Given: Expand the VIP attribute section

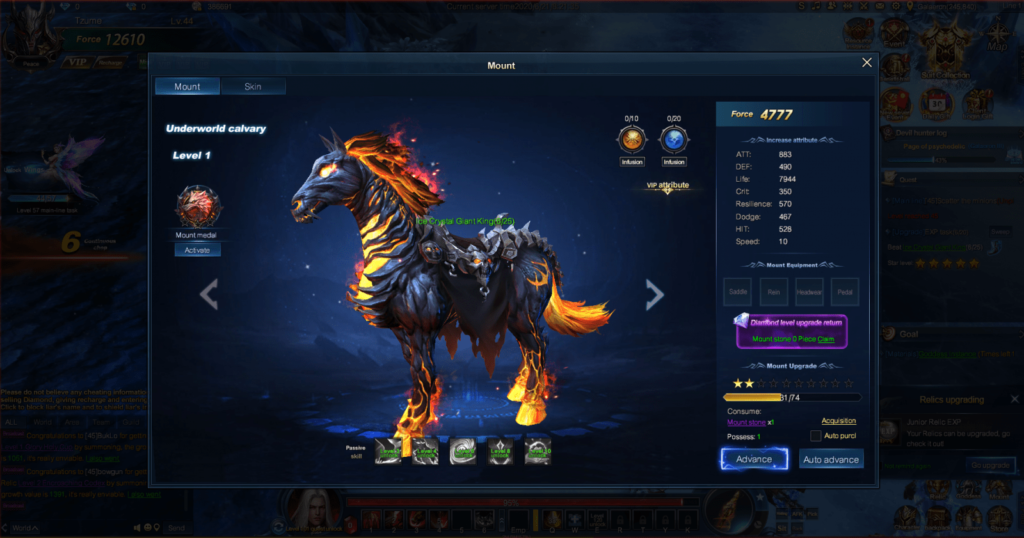Looking at the screenshot, I should coord(667,187).
